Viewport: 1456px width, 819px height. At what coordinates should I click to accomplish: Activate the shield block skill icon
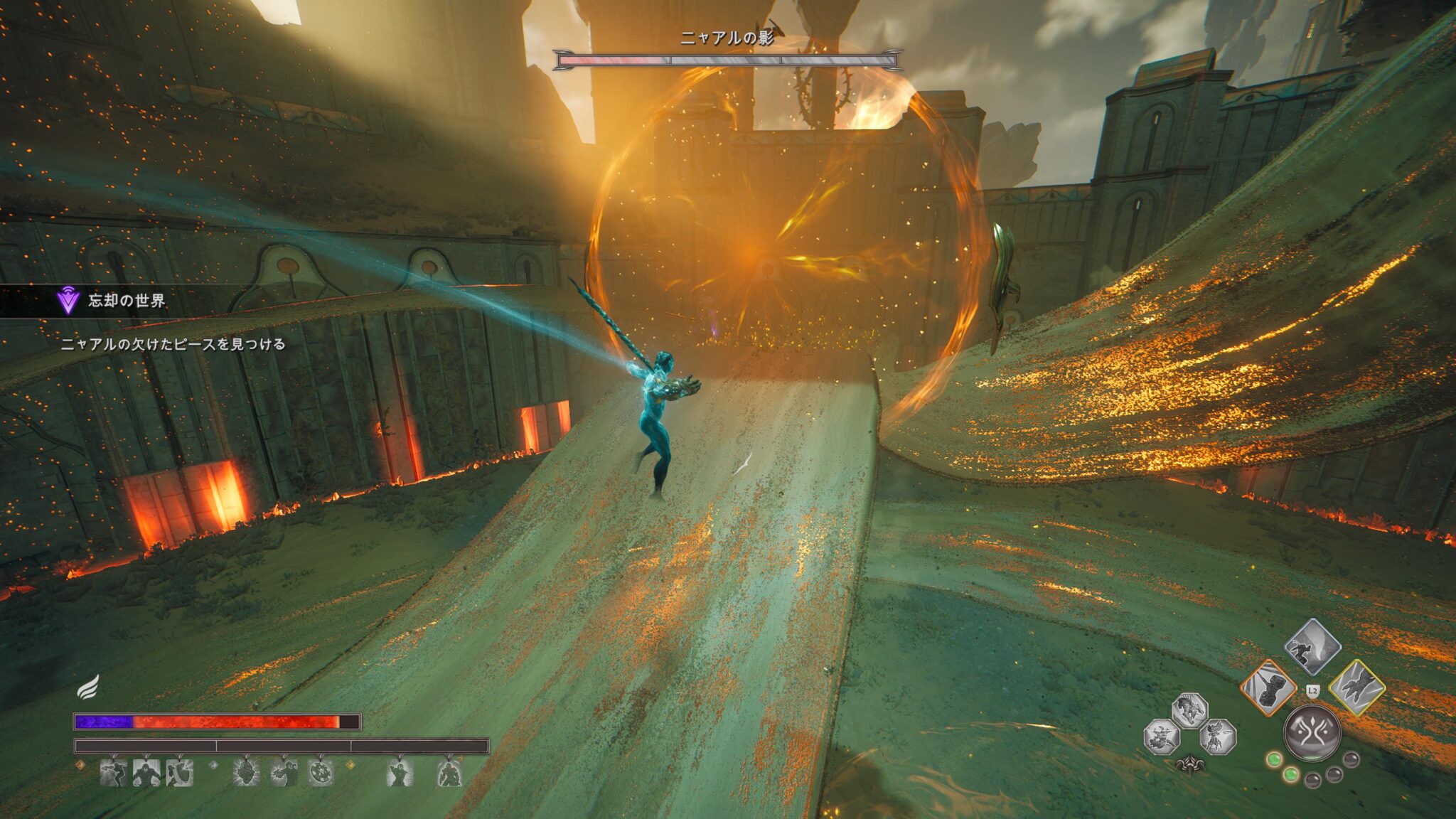[x=180, y=773]
